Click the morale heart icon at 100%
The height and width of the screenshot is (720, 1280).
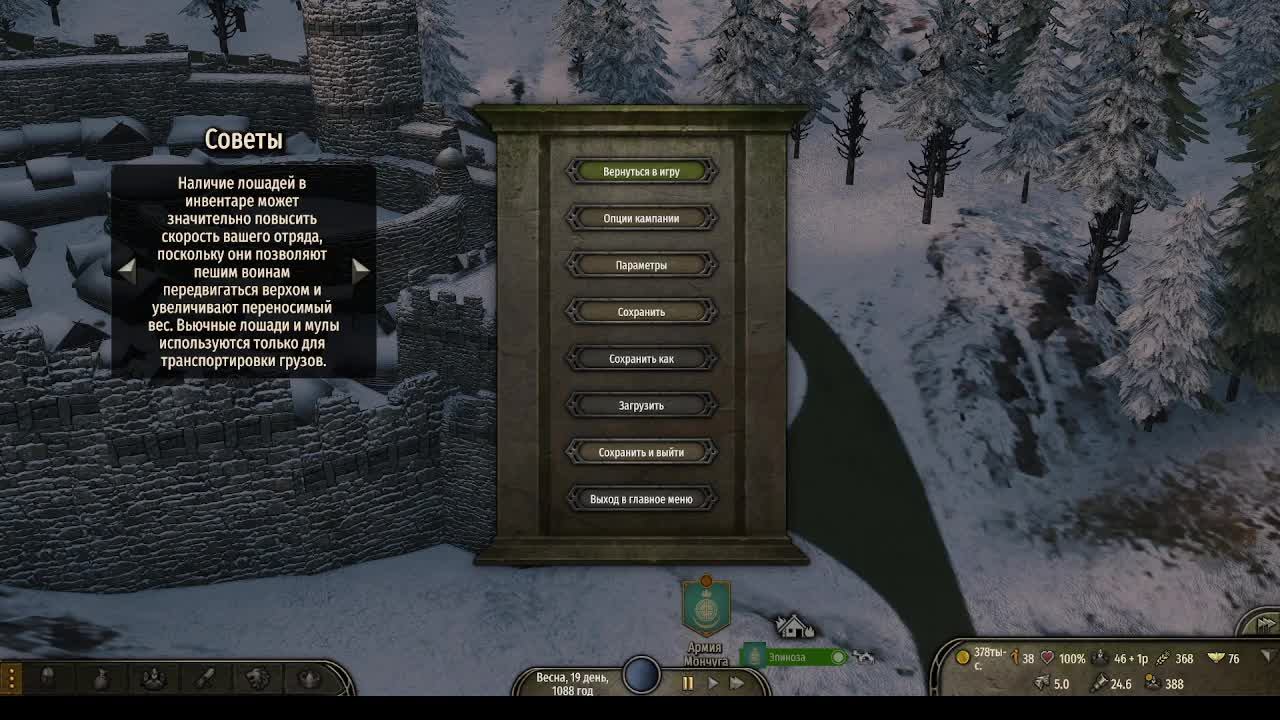tap(1046, 658)
